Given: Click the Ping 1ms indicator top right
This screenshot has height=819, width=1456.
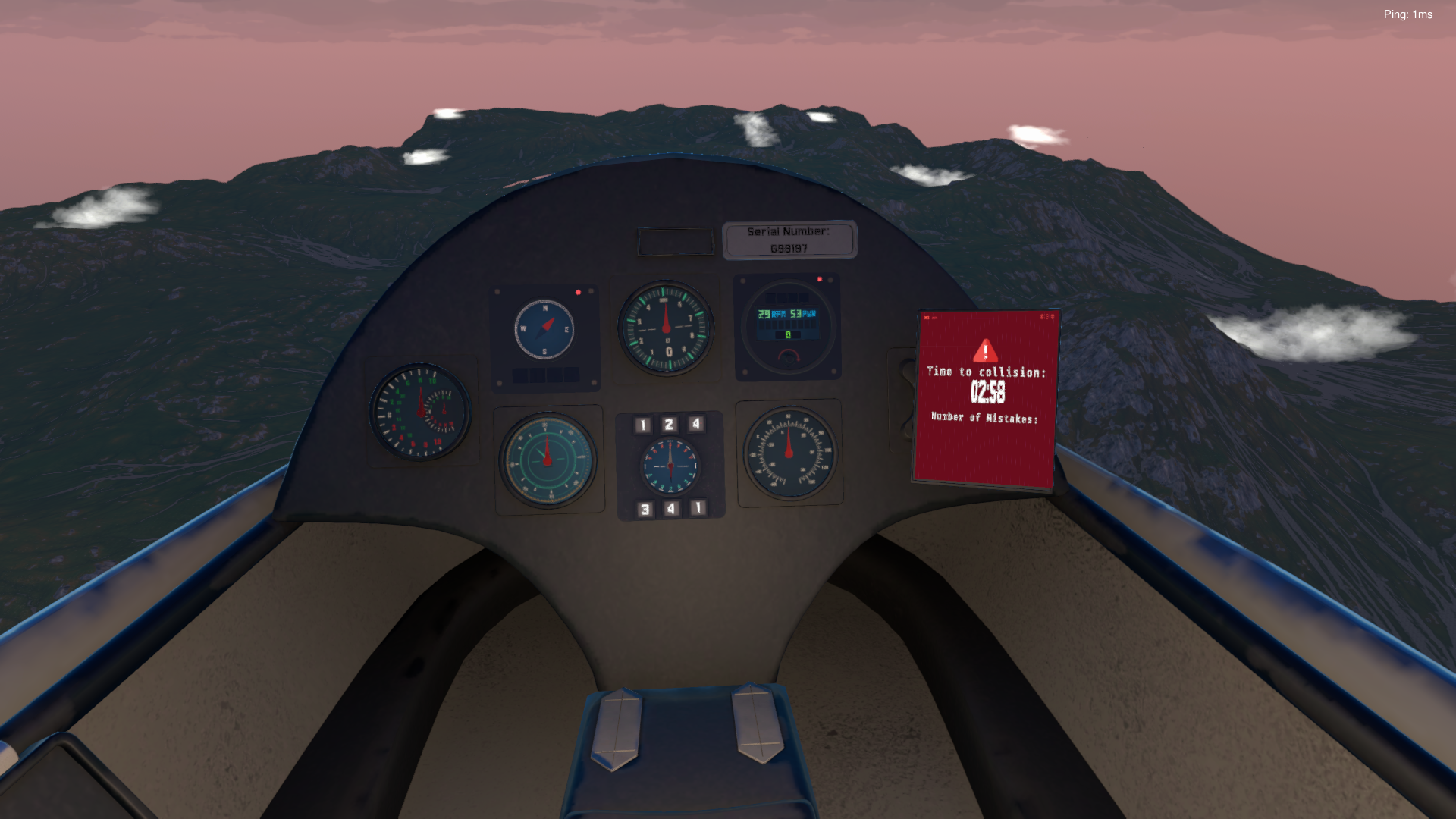Looking at the screenshot, I should tap(1408, 14).
